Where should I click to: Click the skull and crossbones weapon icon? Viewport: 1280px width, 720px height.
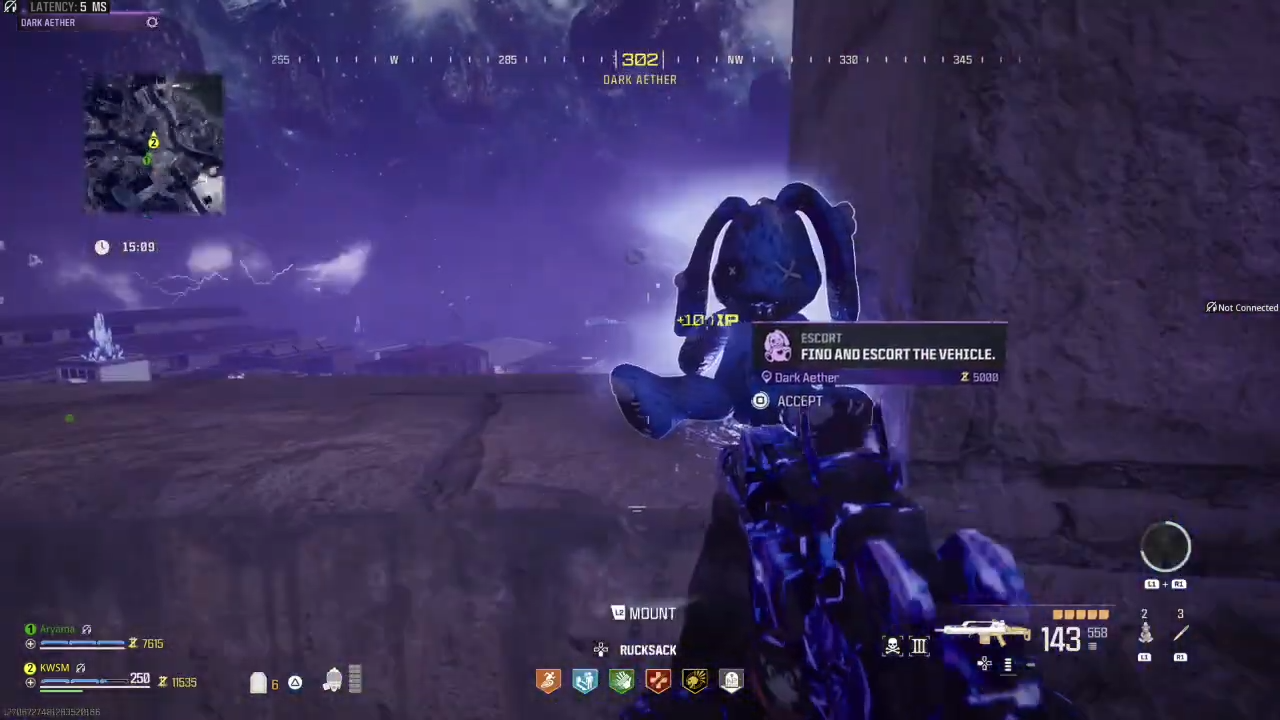[x=892, y=647]
